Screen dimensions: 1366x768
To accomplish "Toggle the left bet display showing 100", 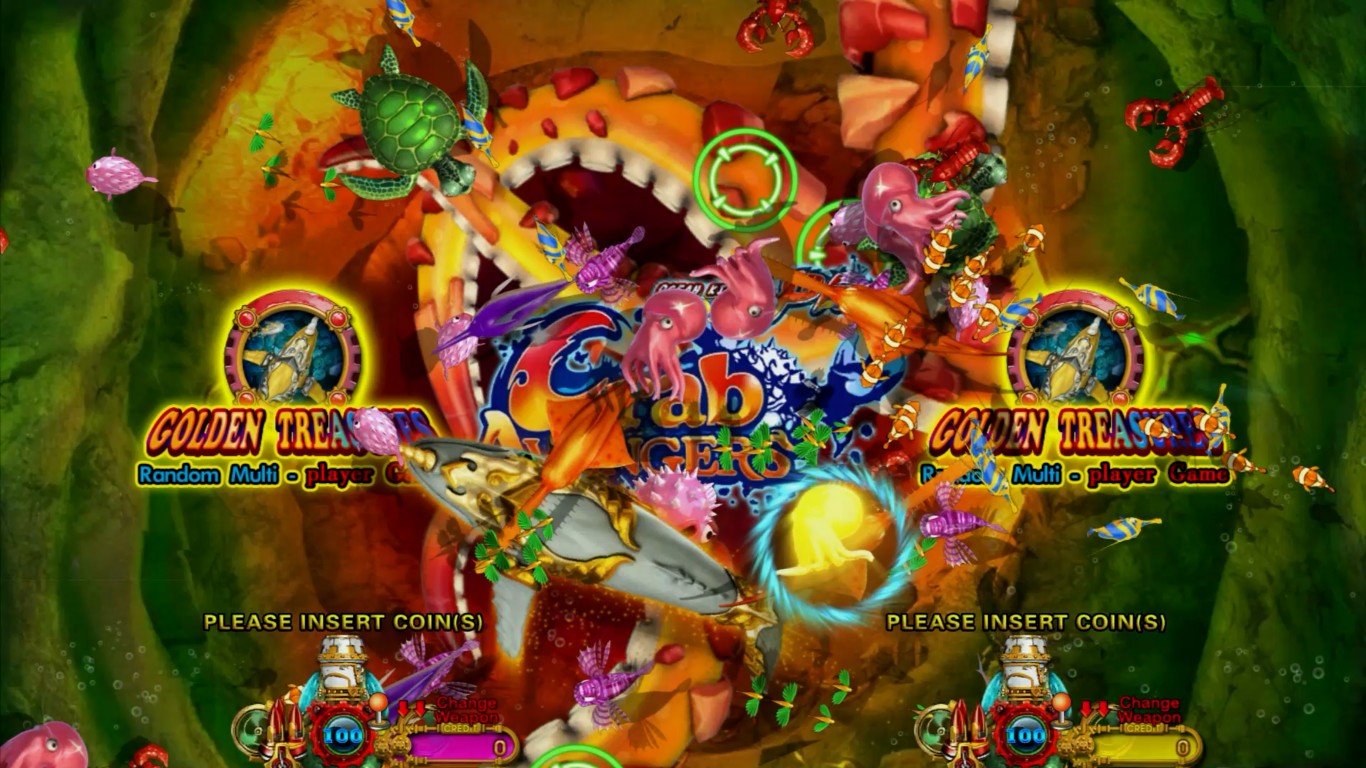I will [x=340, y=735].
